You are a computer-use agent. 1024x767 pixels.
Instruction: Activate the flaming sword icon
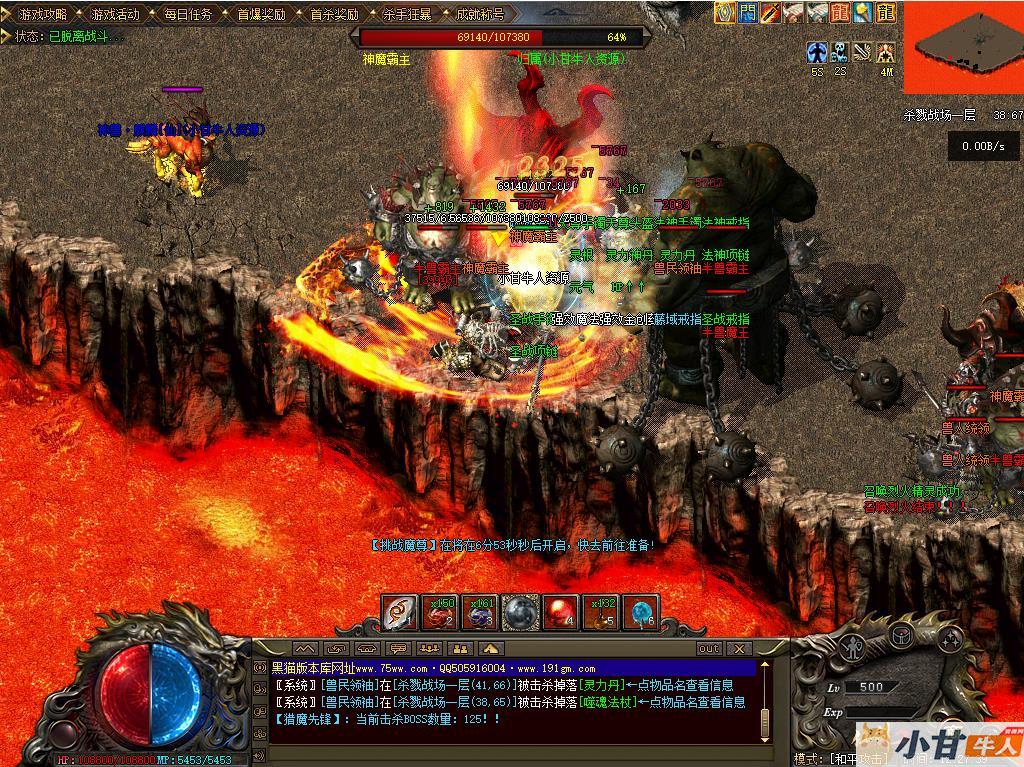click(x=771, y=12)
